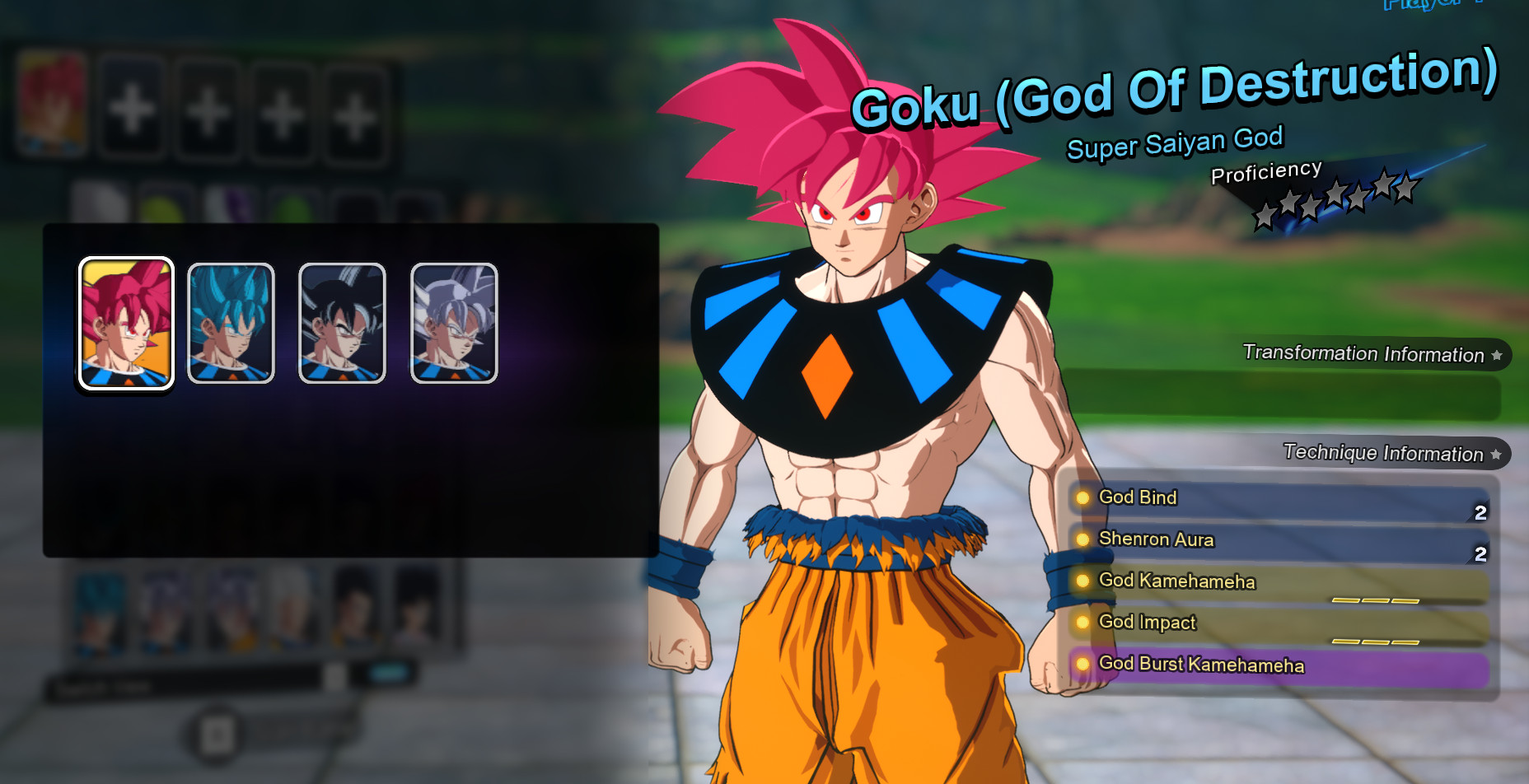Click the God Bind technique indicator dot
This screenshot has width=1529, height=784.
point(1083,497)
